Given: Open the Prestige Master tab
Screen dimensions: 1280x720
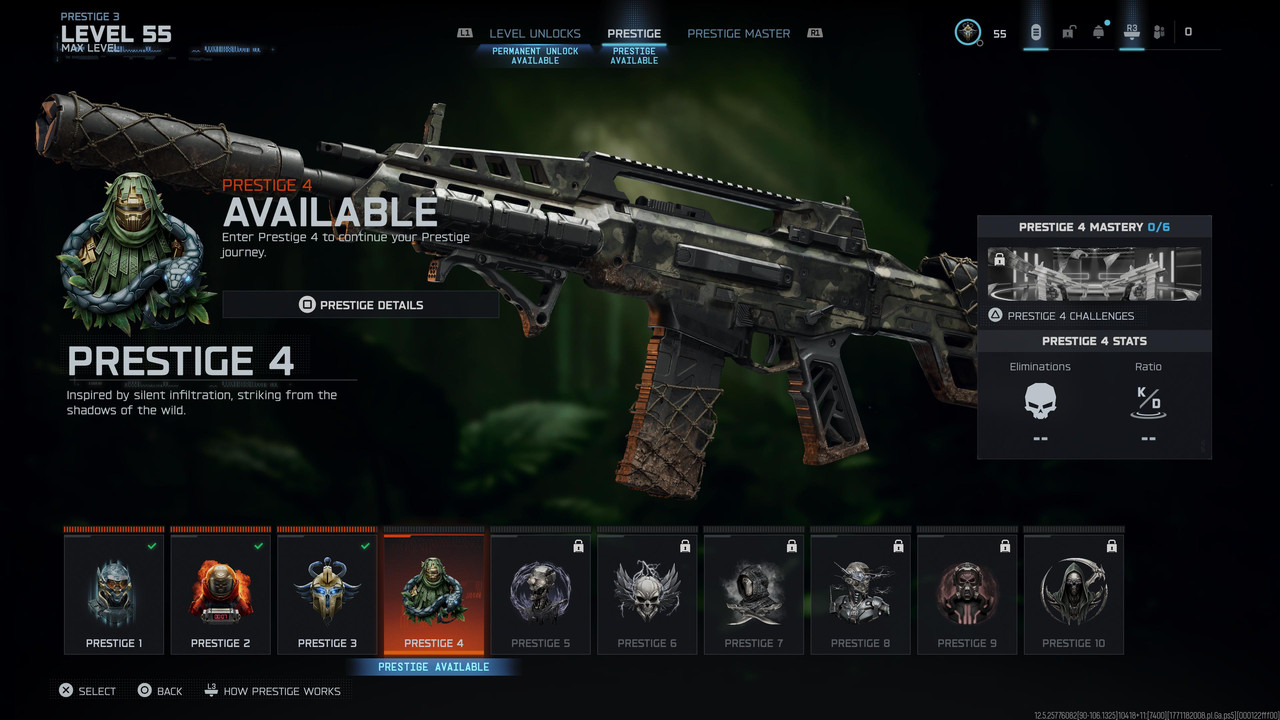Looking at the screenshot, I should pyautogui.click(x=738, y=34).
